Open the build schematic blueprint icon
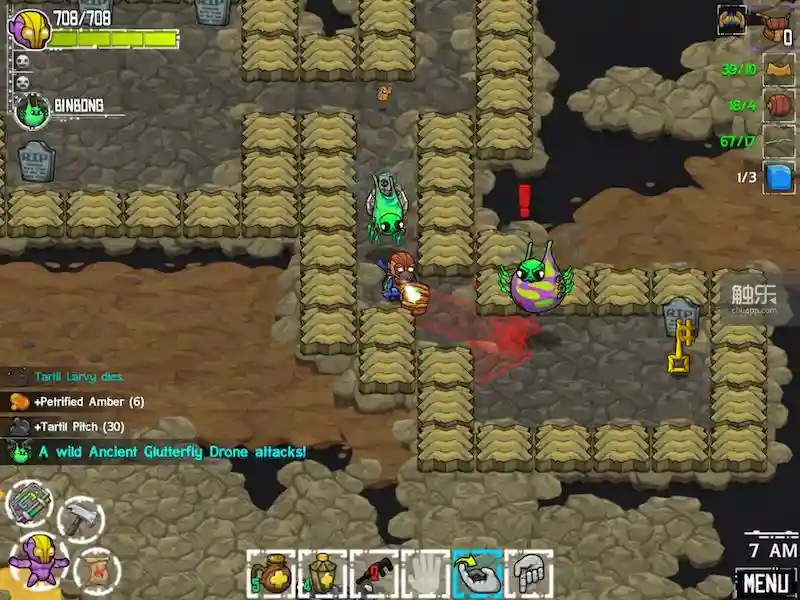The image size is (800, 600). (x=29, y=502)
